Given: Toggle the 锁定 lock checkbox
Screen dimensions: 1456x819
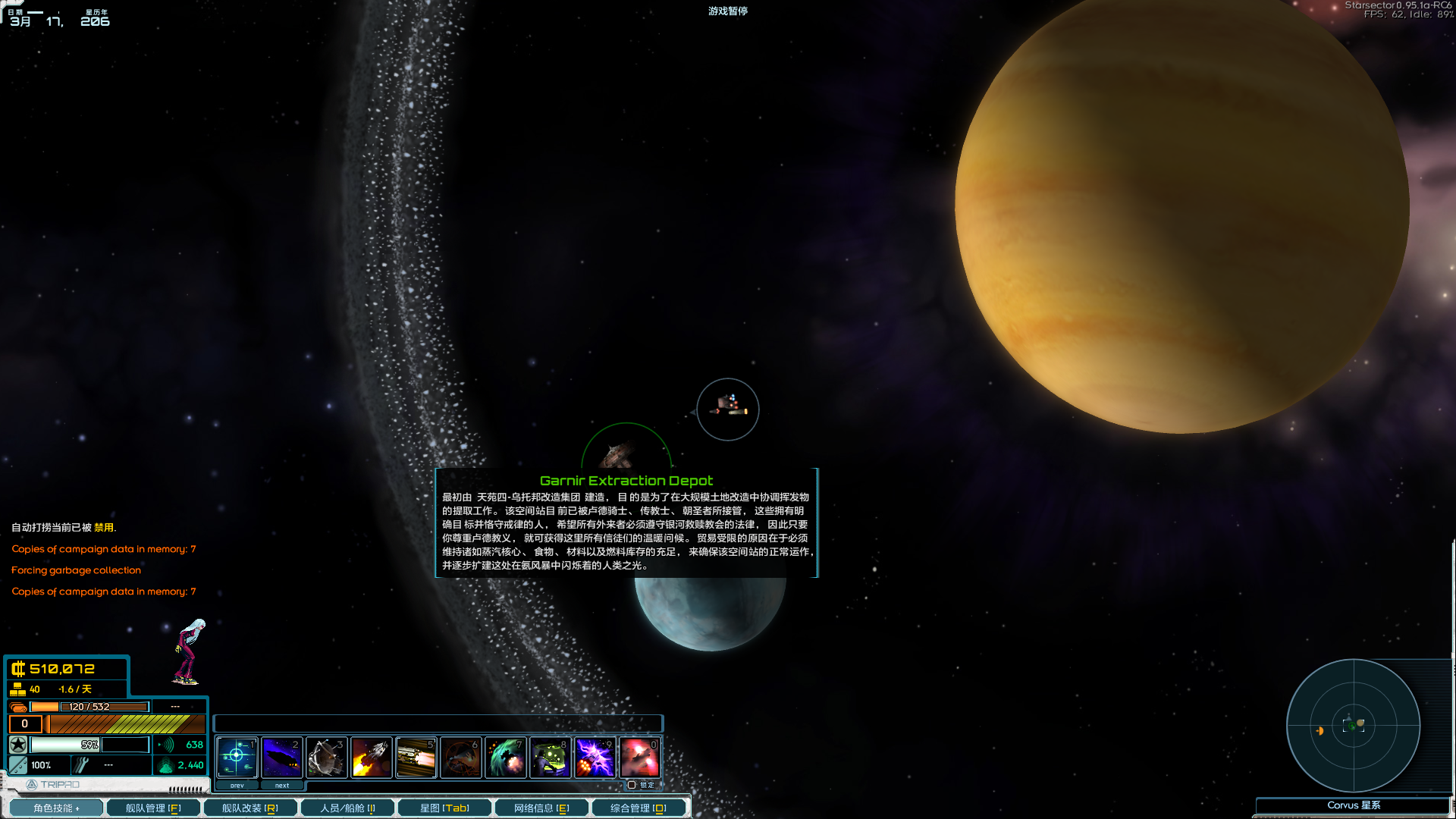Looking at the screenshot, I should click(632, 785).
